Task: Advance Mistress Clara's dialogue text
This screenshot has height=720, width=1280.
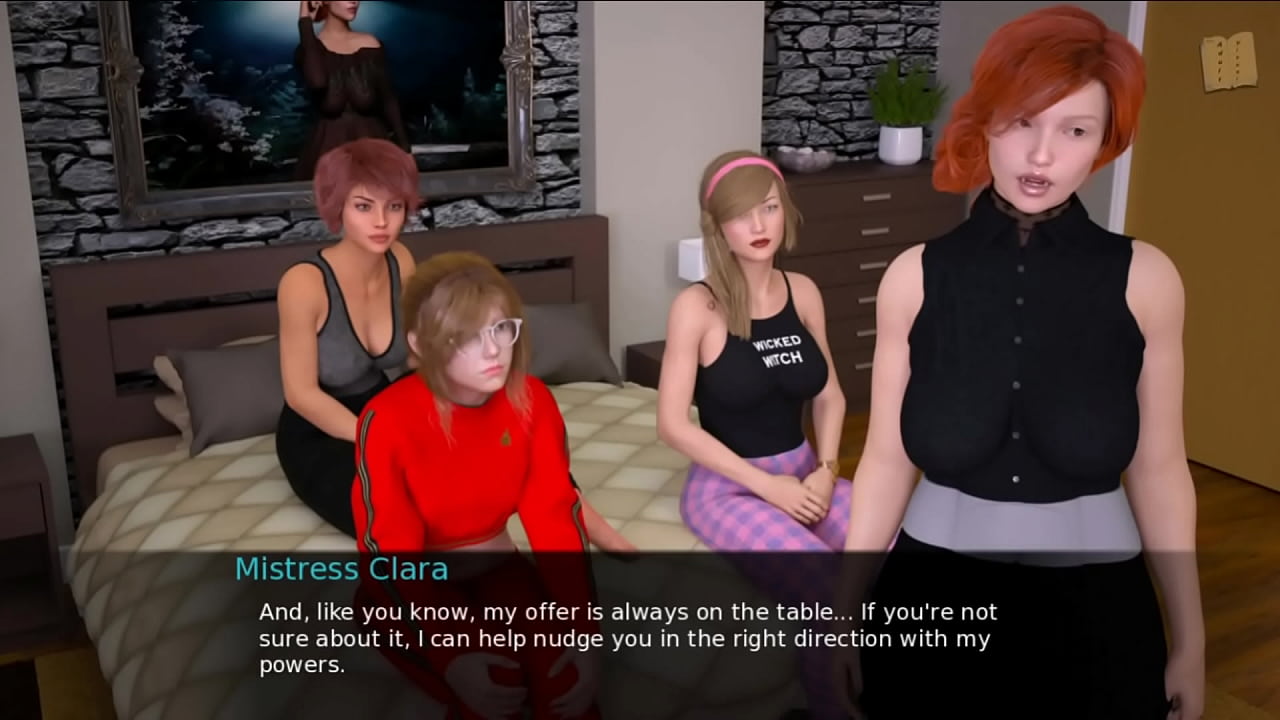Action: (x=627, y=637)
